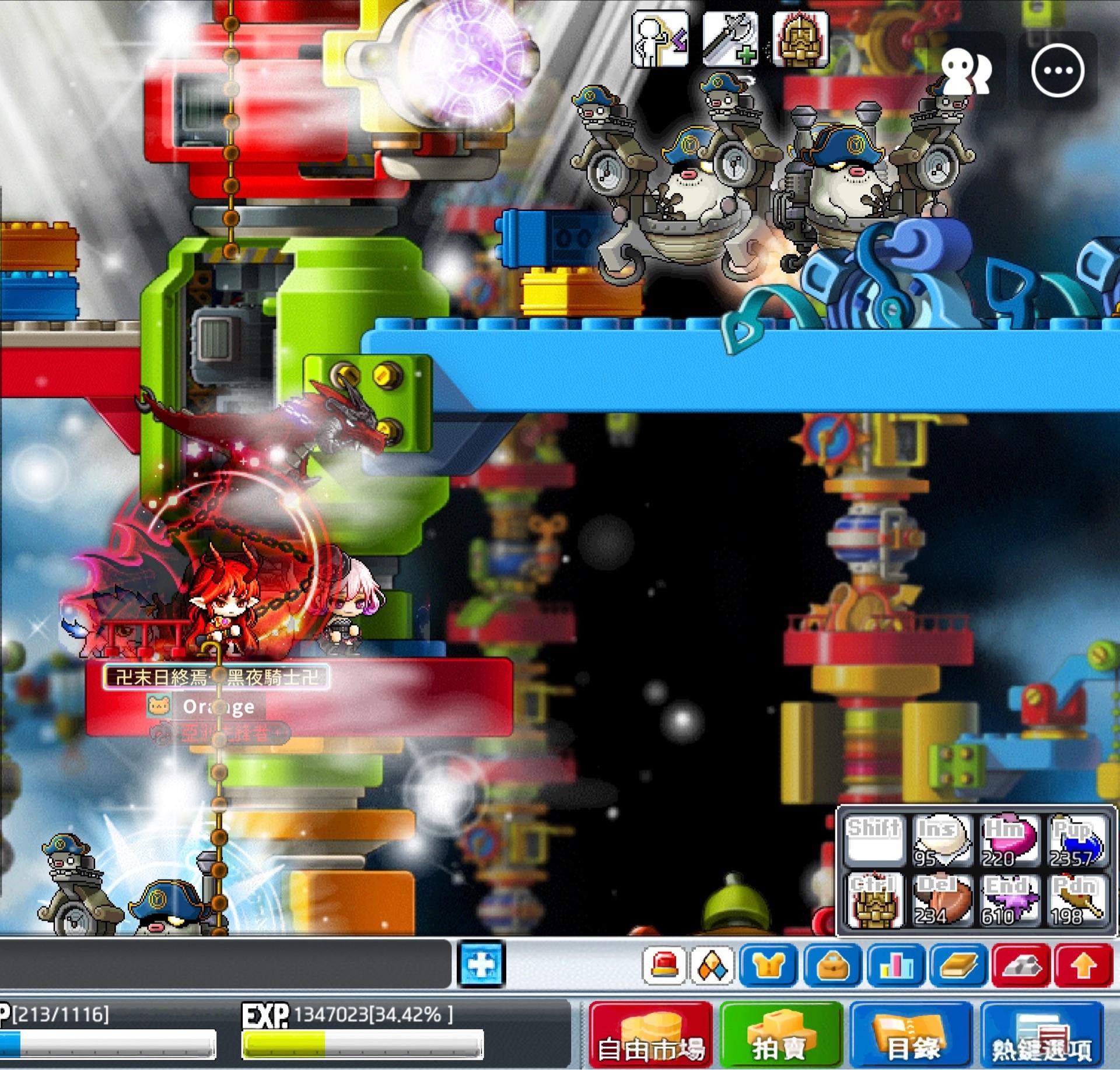Open the inventory bag icon
The width and height of the screenshot is (1120, 1070).
click(832, 963)
